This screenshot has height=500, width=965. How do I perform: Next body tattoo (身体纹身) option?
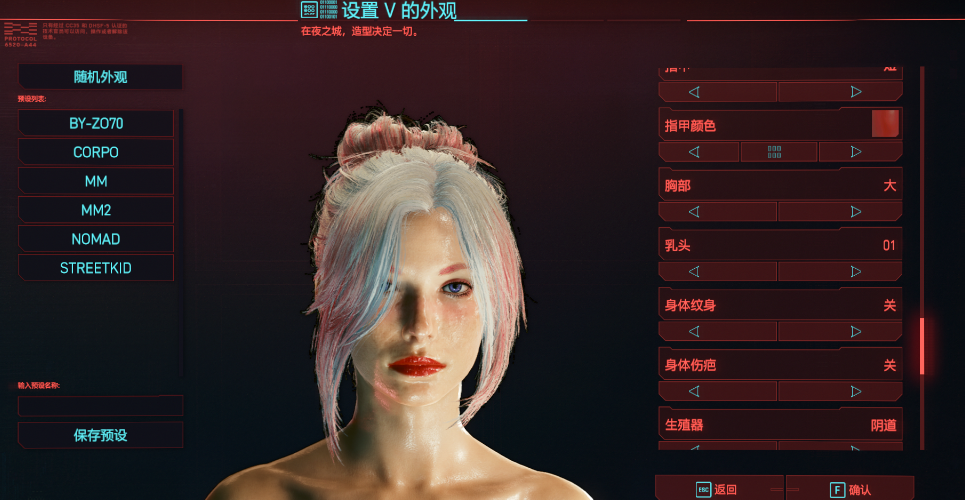pyautogui.click(x=856, y=331)
